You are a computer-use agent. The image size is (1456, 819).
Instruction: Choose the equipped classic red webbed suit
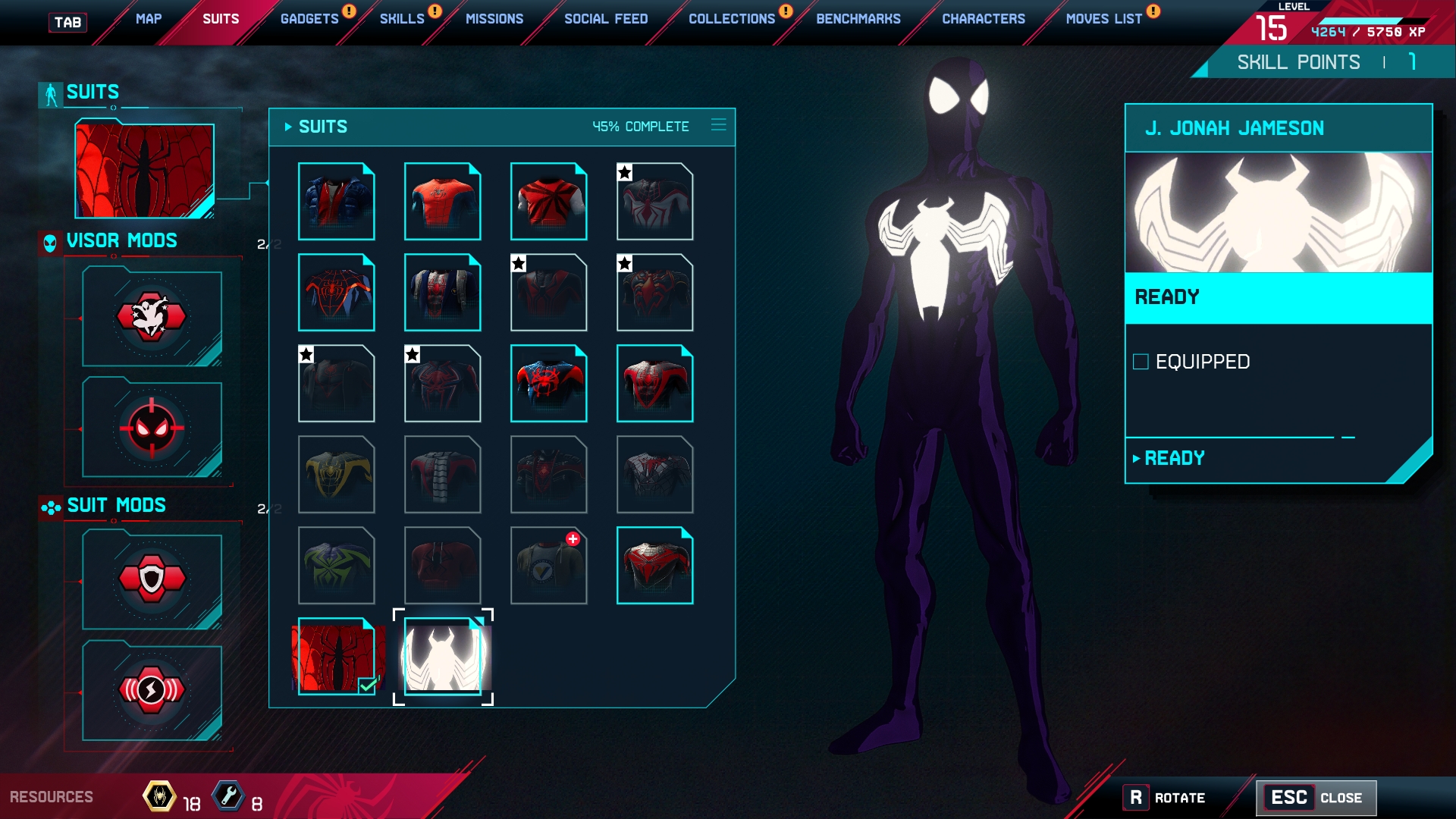click(336, 657)
